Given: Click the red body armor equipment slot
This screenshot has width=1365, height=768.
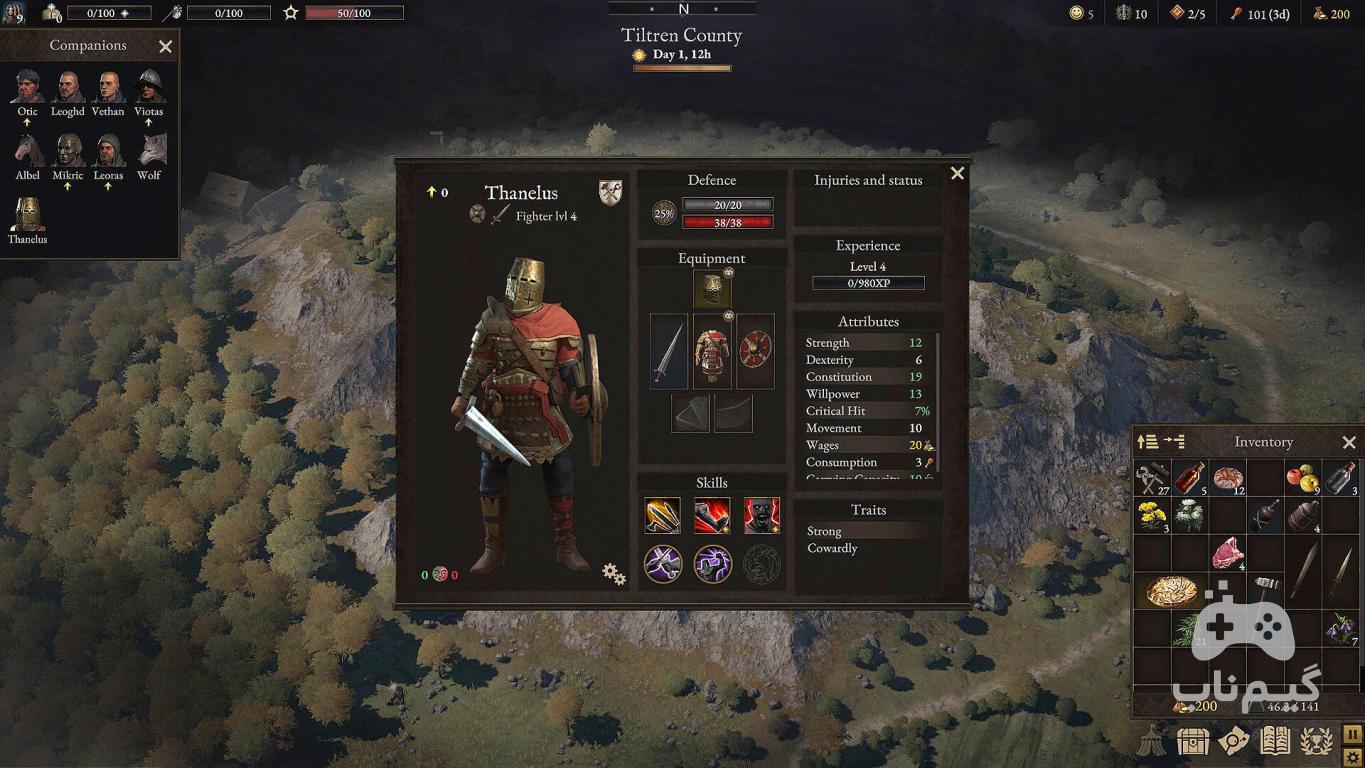Looking at the screenshot, I should click(712, 352).
